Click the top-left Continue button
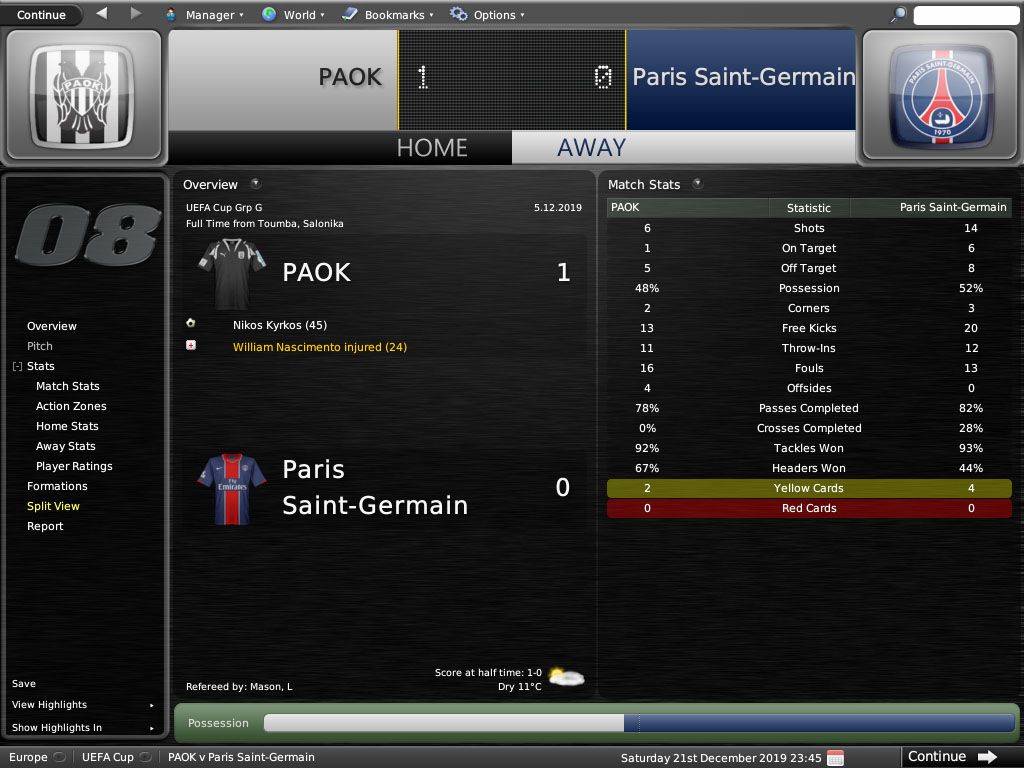This screenshot has height=768, width=1024. 41,15
